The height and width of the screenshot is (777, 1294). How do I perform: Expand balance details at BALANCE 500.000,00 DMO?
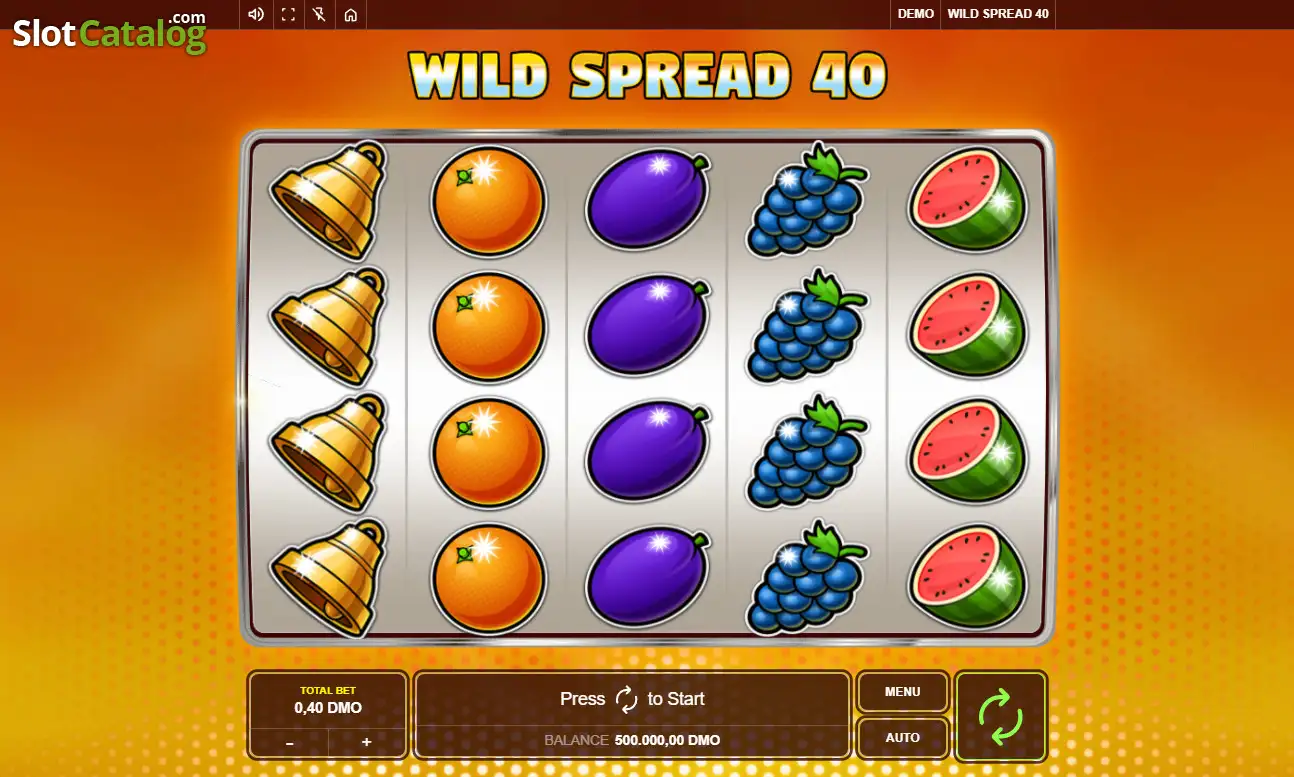631,740
